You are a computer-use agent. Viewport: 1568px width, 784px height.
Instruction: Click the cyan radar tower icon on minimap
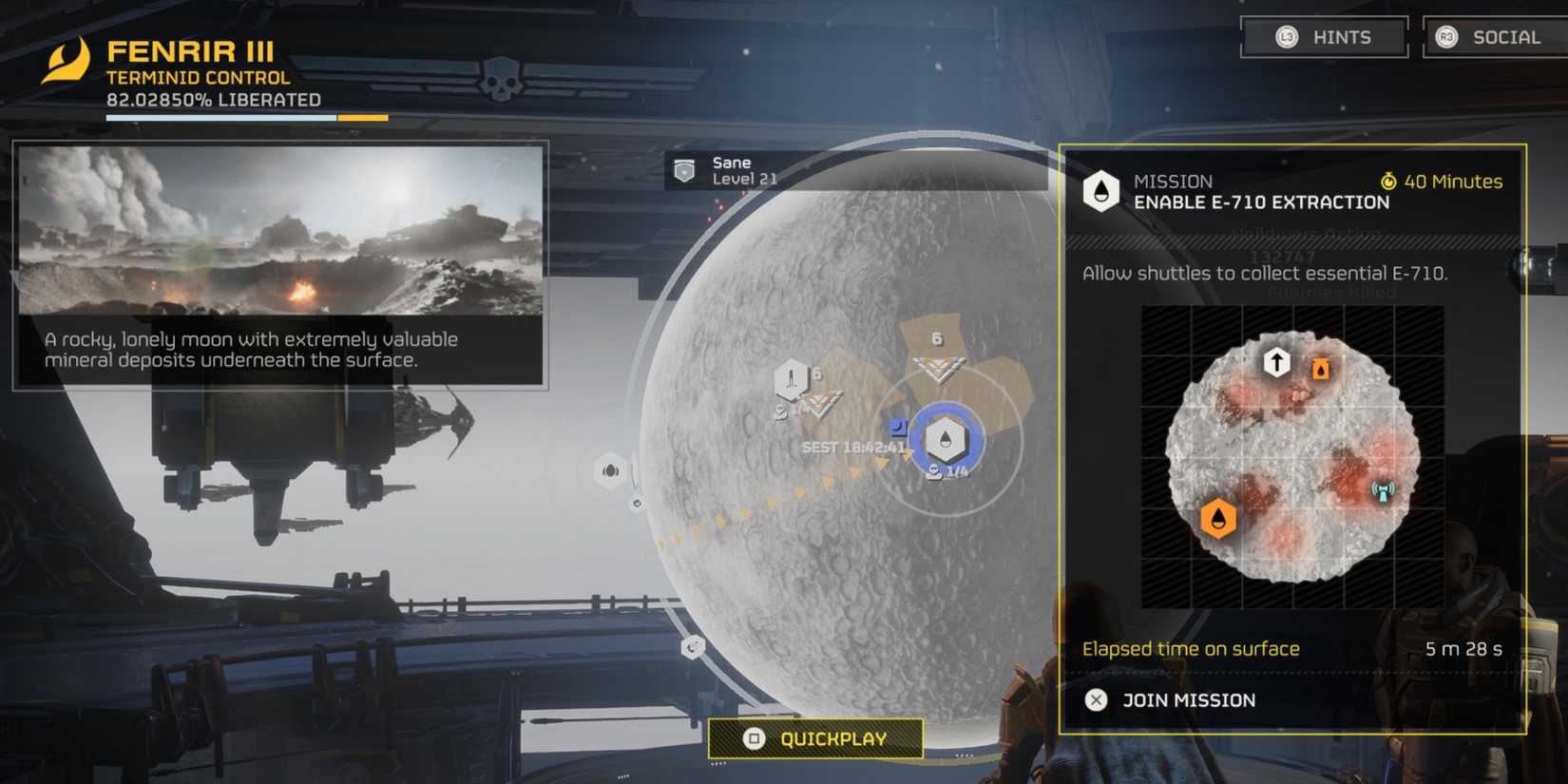point(1383,490)
